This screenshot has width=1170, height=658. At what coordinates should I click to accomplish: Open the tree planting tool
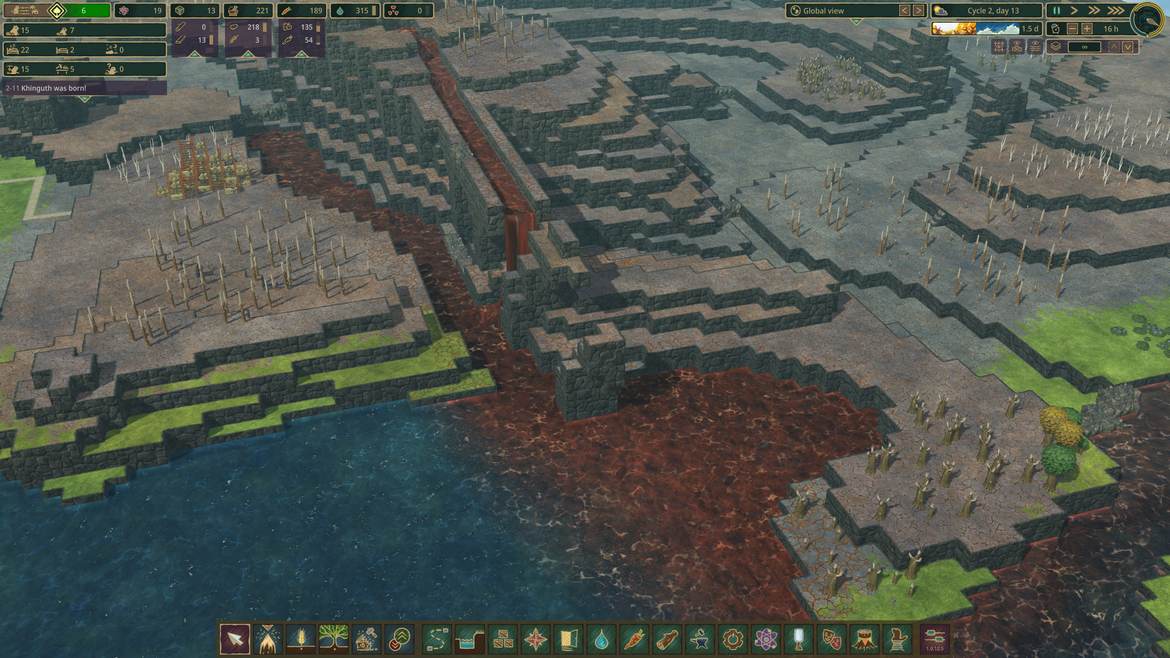pyautogui.click(x=335, y=639)
